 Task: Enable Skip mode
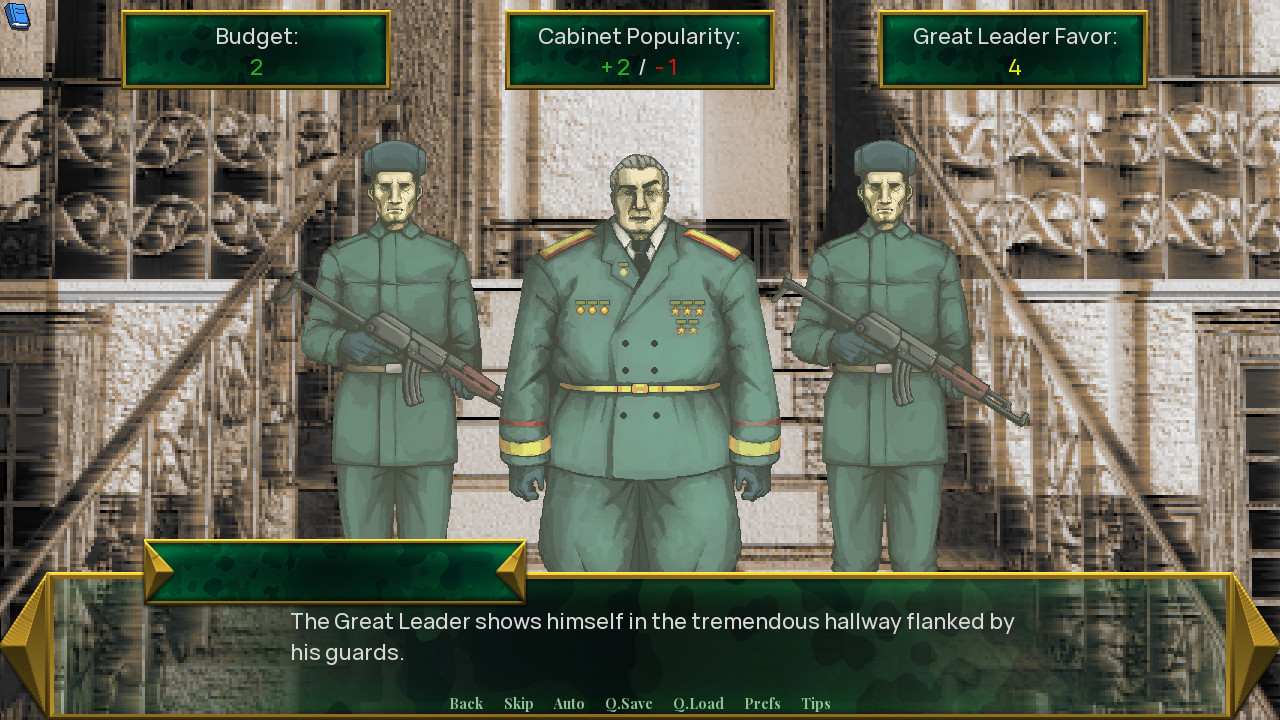(x=518, y=703)
